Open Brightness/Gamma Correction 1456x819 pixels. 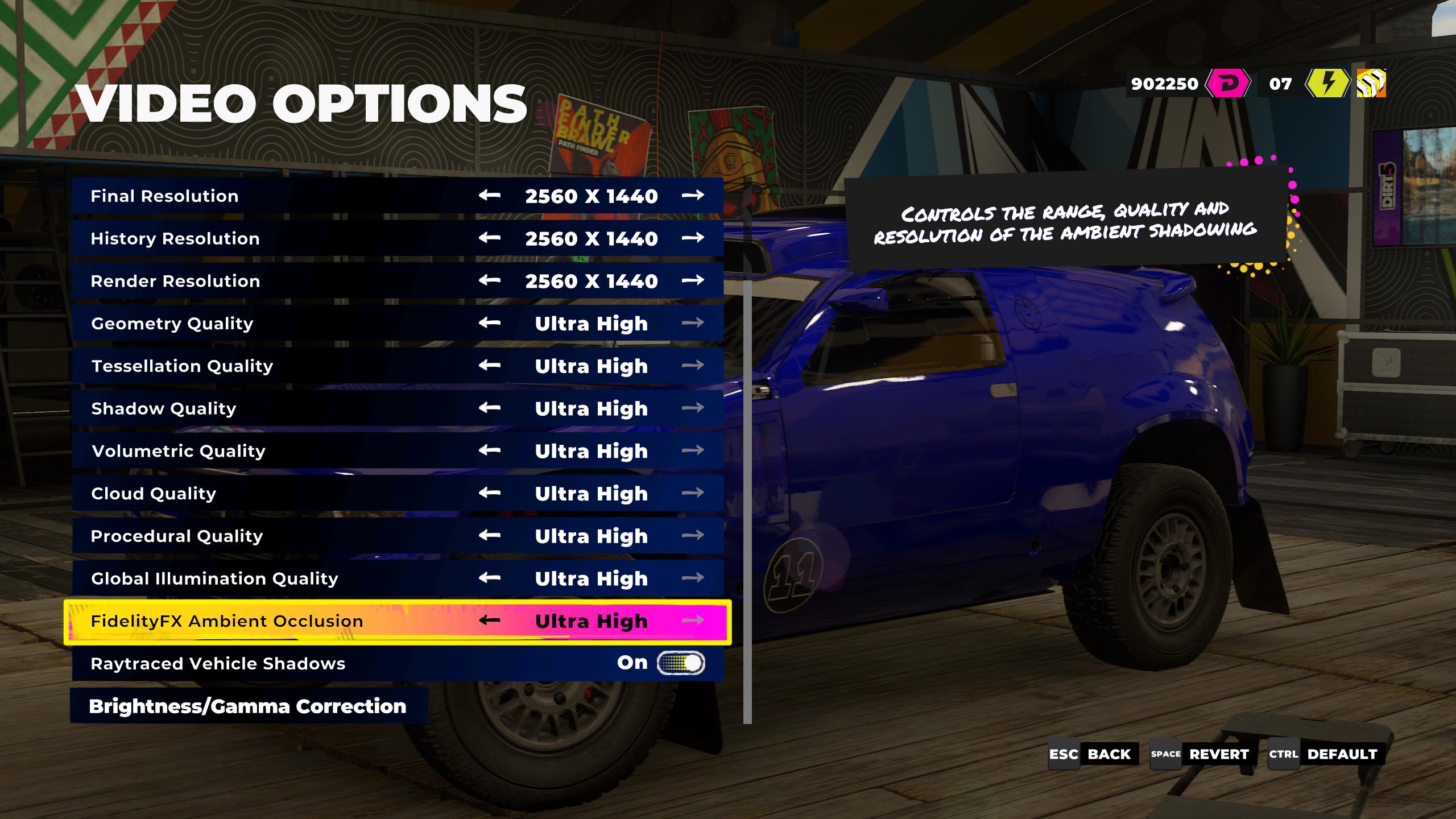tap(248, 706)
